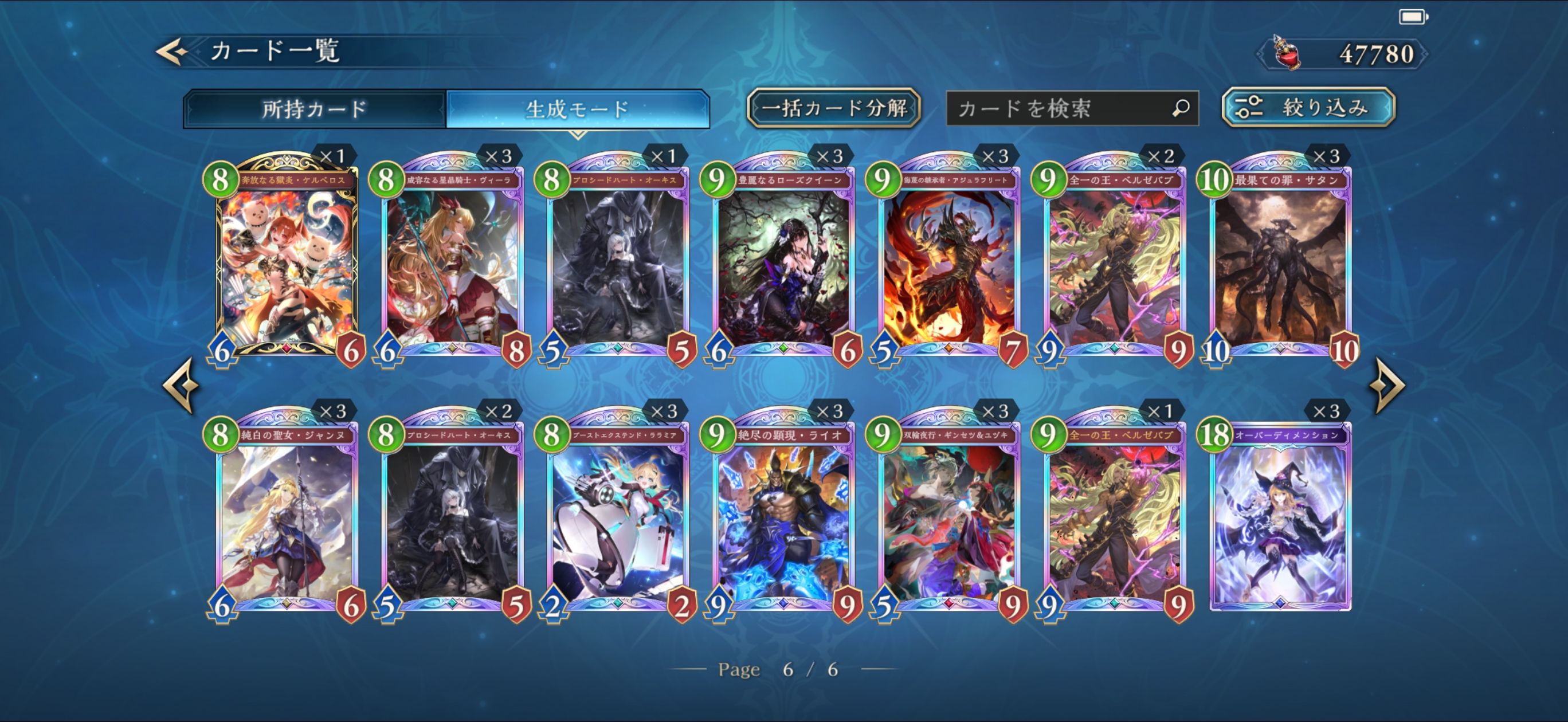Pick the Rose Queen card
The image size is (1568, 722).
tap(783, 262)
